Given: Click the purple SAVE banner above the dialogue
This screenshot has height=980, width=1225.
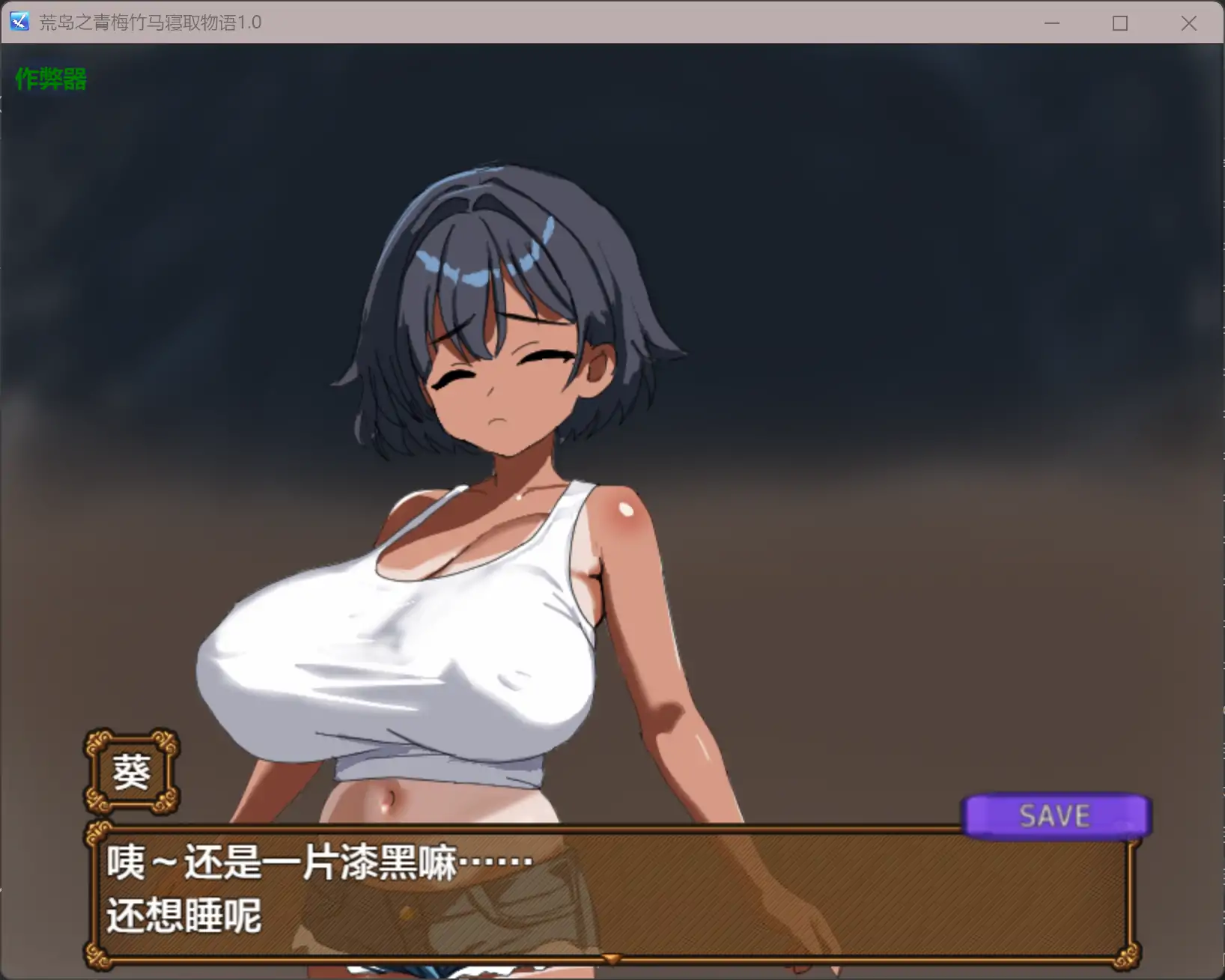Looking at the screenshot, I should coord(1056,815).
